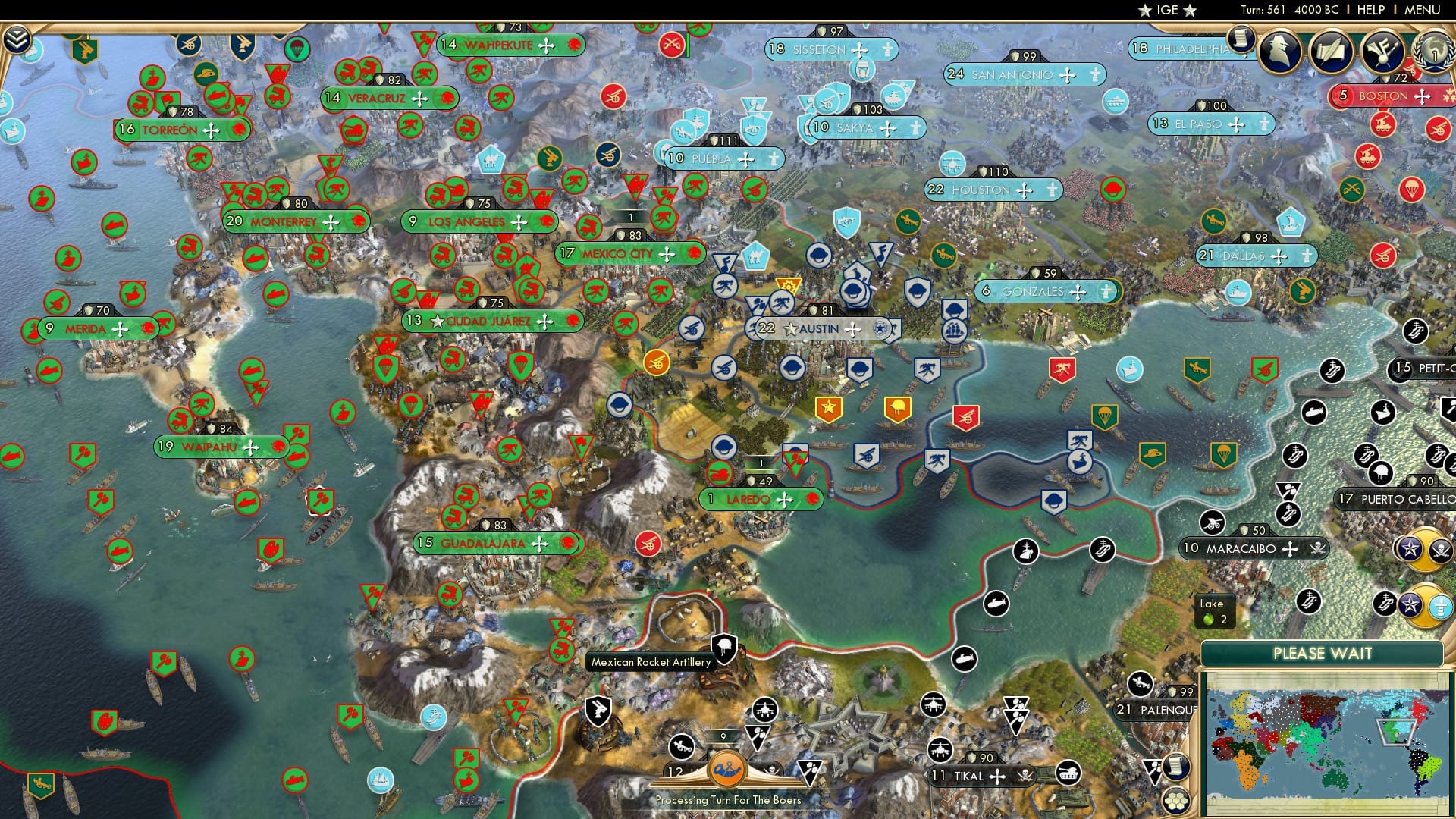Select the Mexican Rocket Artillery unit flag
This screenshot has width=1456, height=819.
pyautogui.click(x=724, y=646)
